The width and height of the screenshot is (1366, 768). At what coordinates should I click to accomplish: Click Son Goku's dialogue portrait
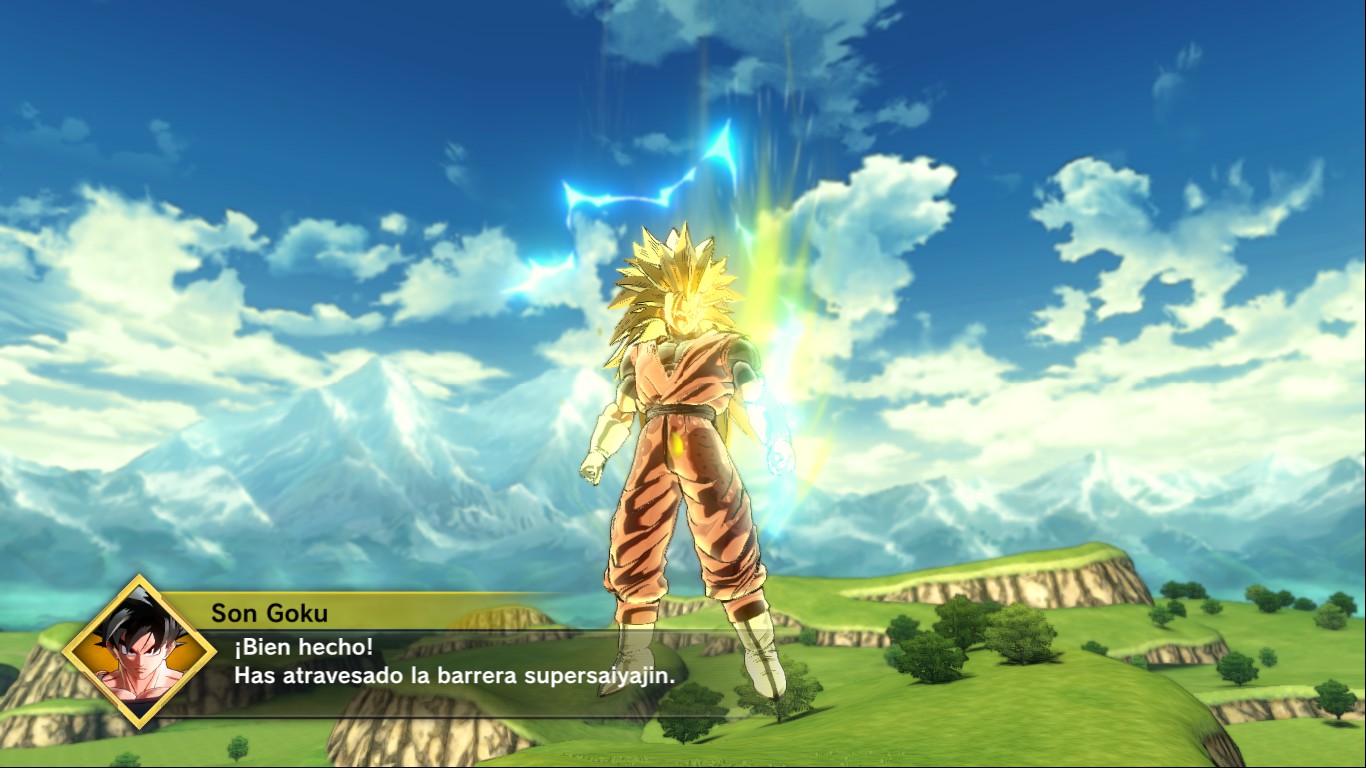click(x=139, y=651)
